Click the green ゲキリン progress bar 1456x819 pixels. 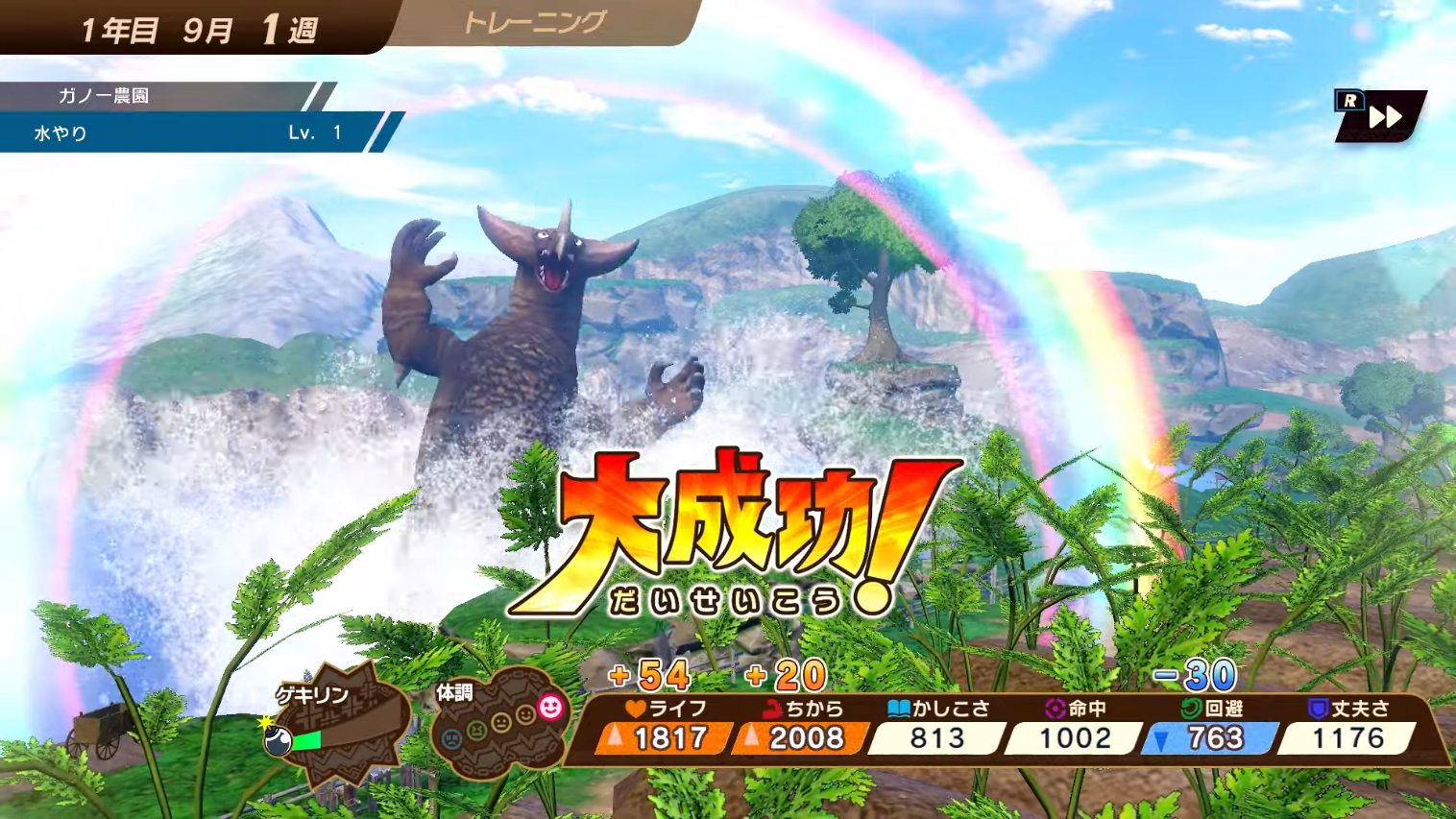[309, 739]
